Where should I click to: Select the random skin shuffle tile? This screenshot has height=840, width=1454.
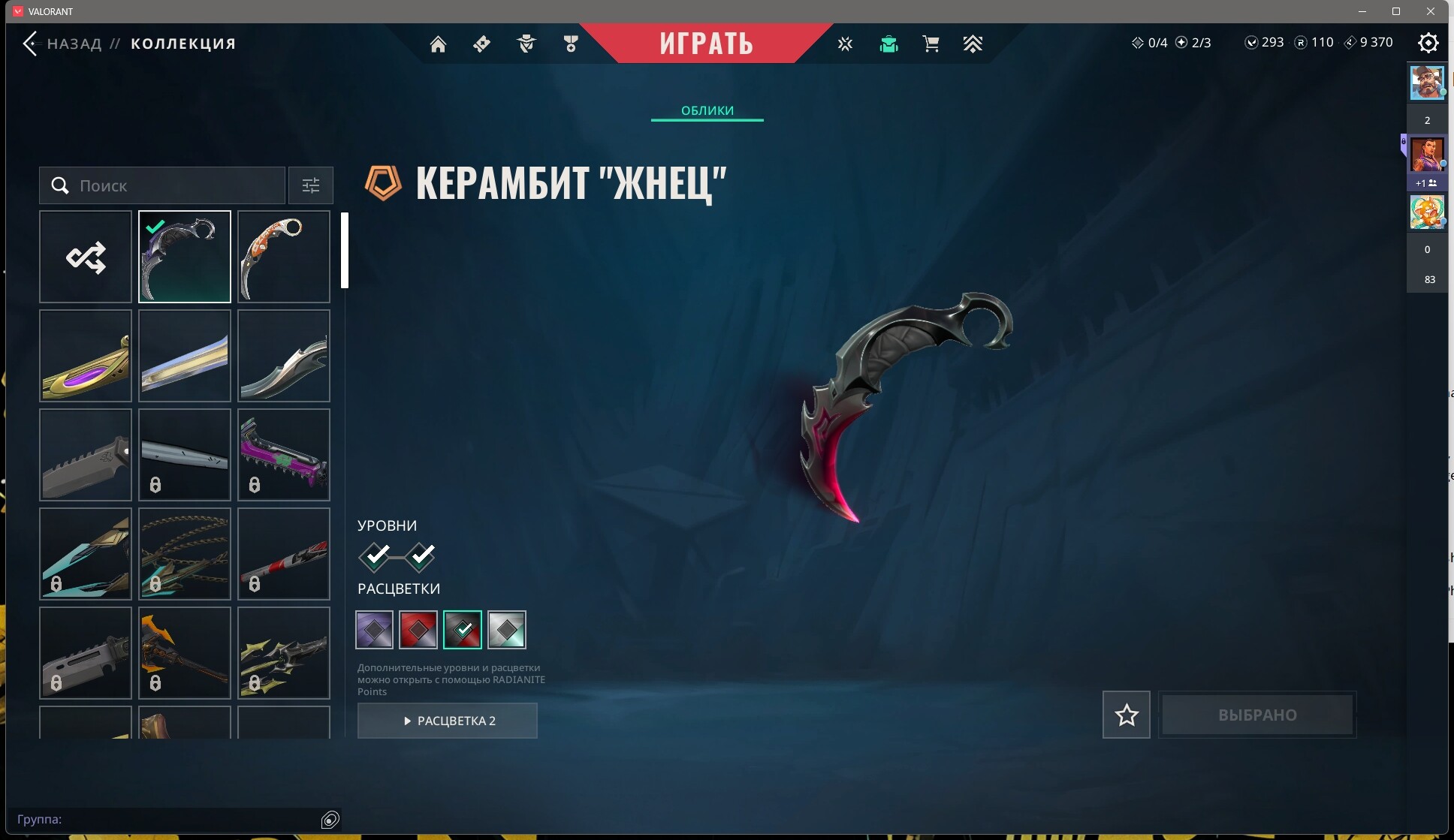click(x=86, y=257)
